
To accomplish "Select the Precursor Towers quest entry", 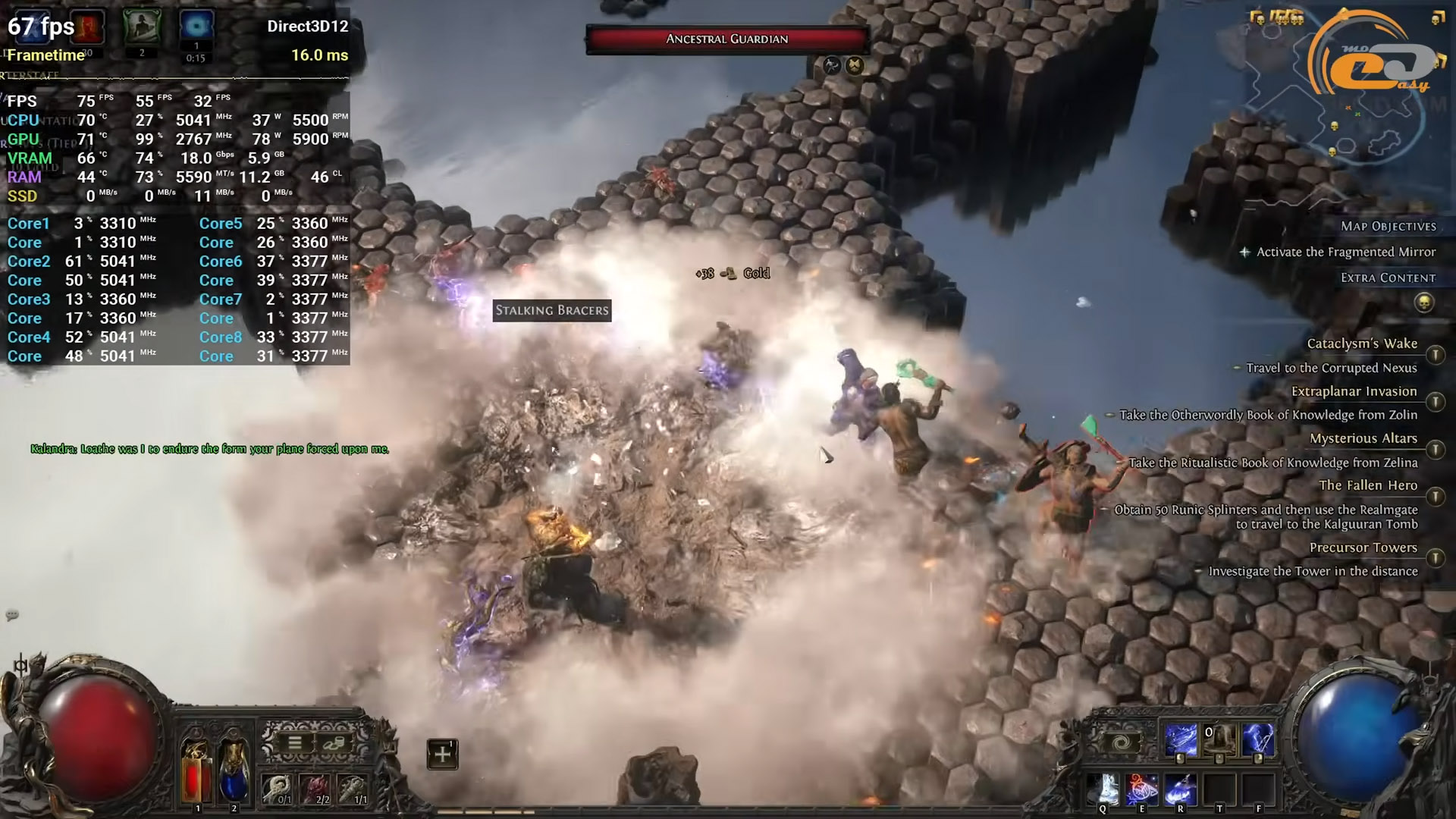I will [1363, 548].
